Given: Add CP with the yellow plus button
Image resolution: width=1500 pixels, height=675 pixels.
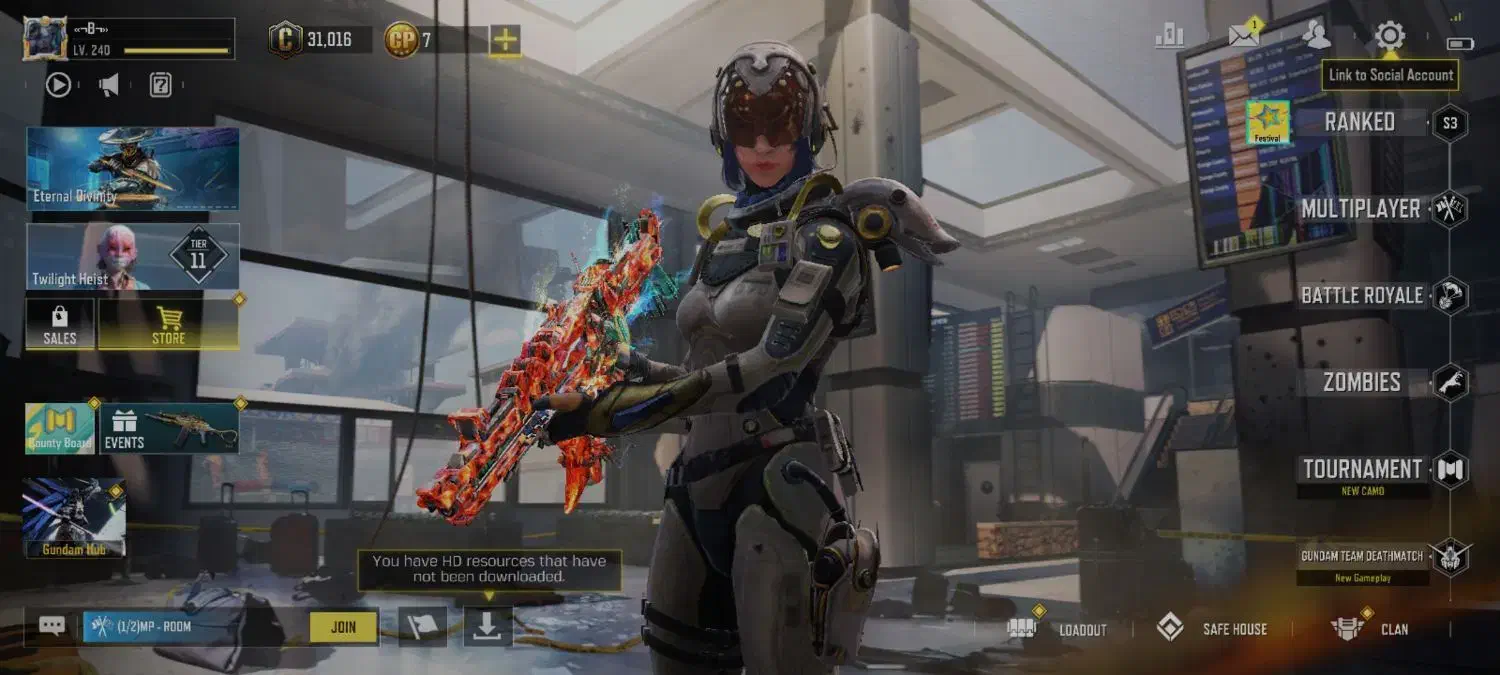Looking at the screenshot, I should point(505,40).
